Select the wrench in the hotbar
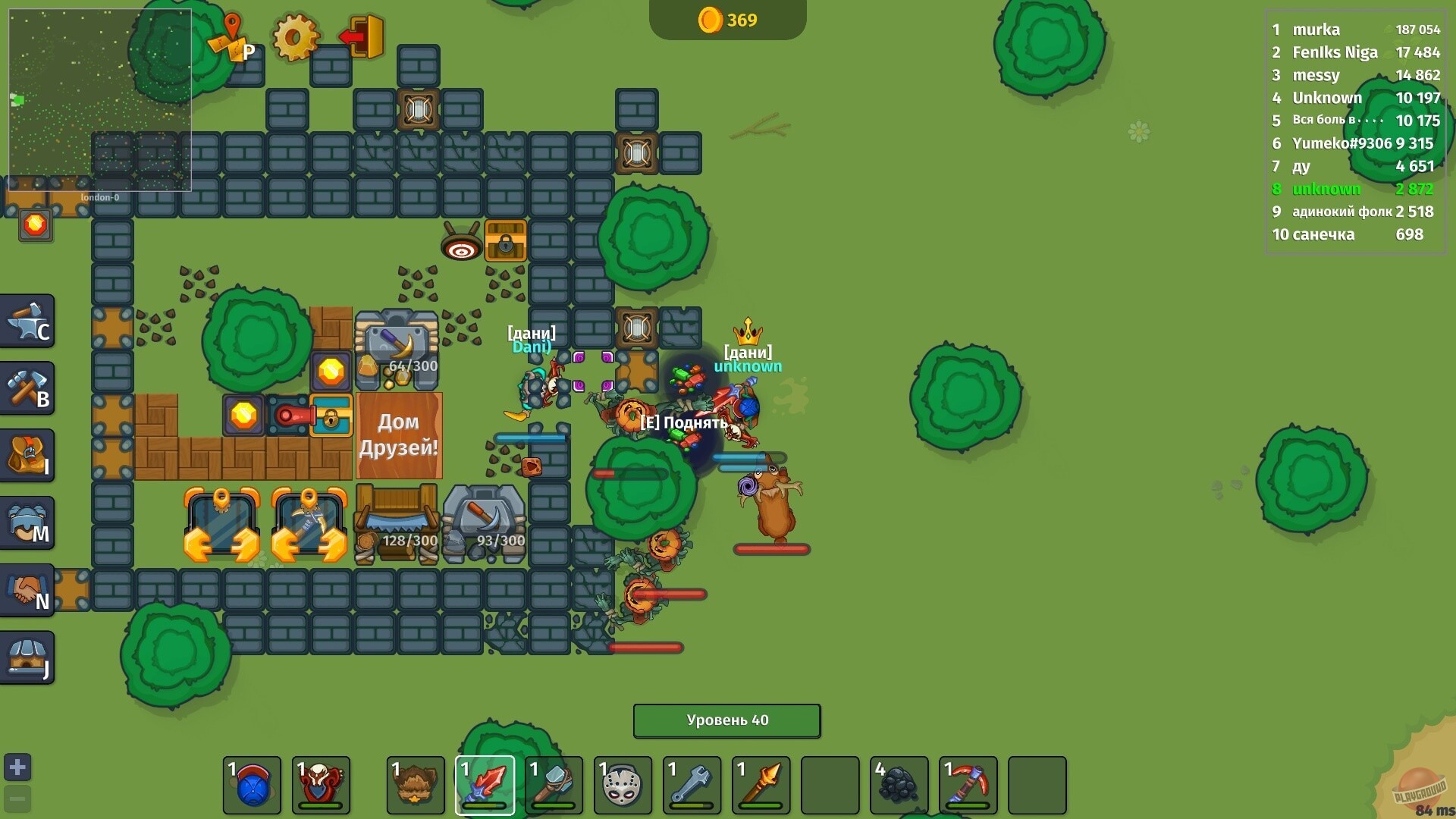Screen dimensions: 1456x819 [691, 785]
